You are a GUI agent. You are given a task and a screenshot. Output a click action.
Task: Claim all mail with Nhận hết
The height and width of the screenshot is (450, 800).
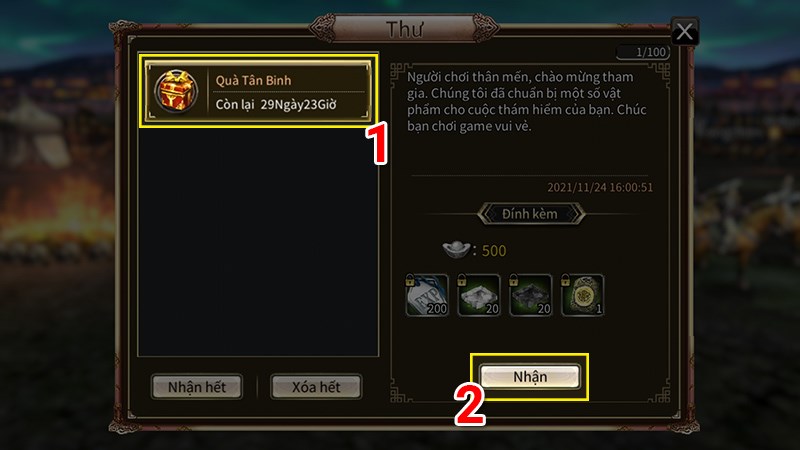[x=196, y=386]
